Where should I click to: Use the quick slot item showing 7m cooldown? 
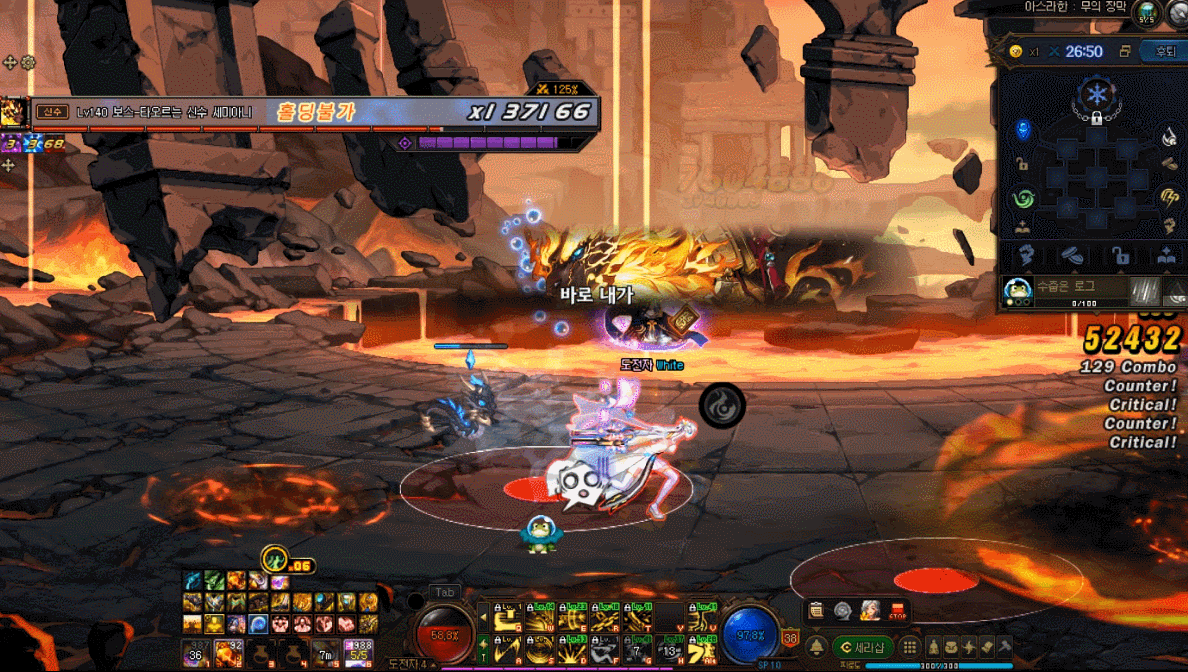325,653
